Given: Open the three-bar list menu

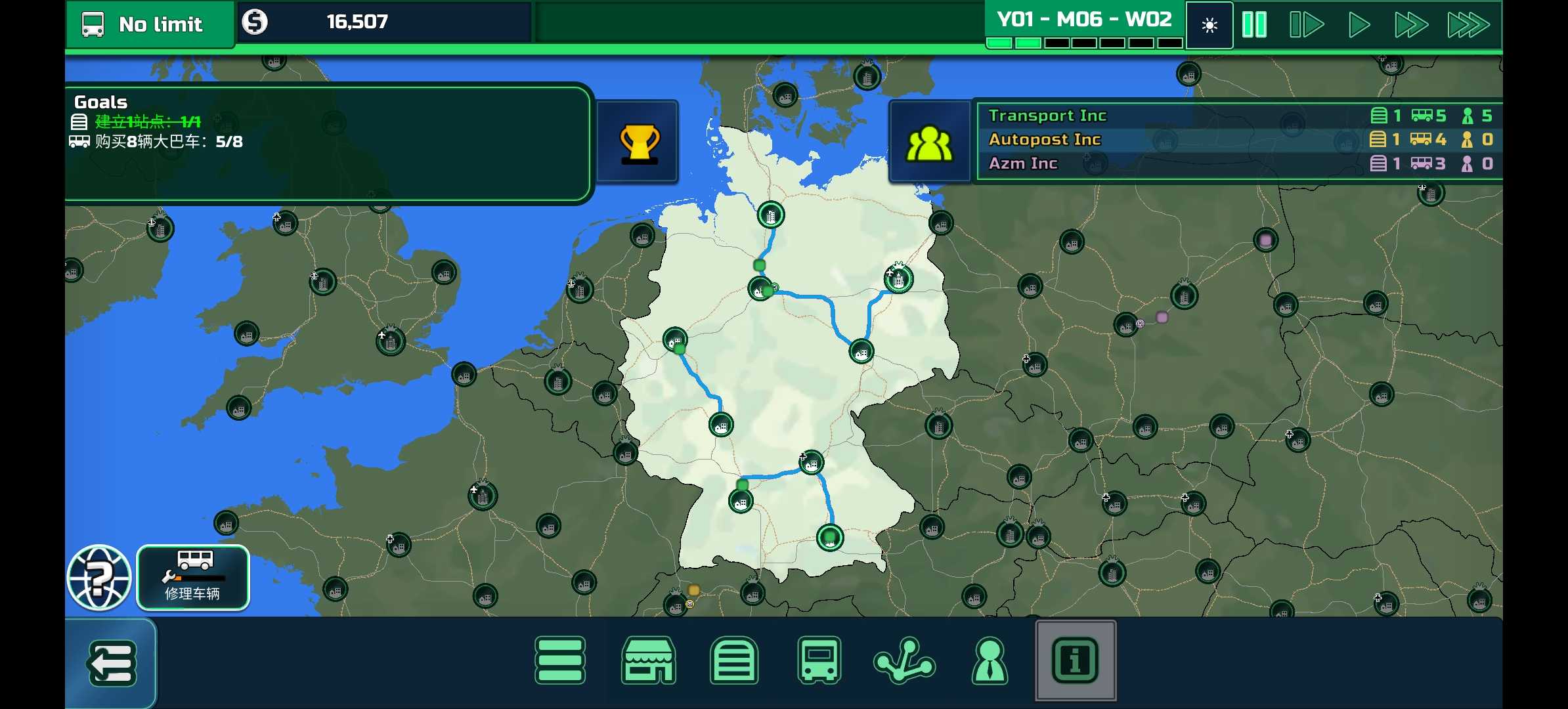Looking at the screenshot, I should [x=560, y=660].
